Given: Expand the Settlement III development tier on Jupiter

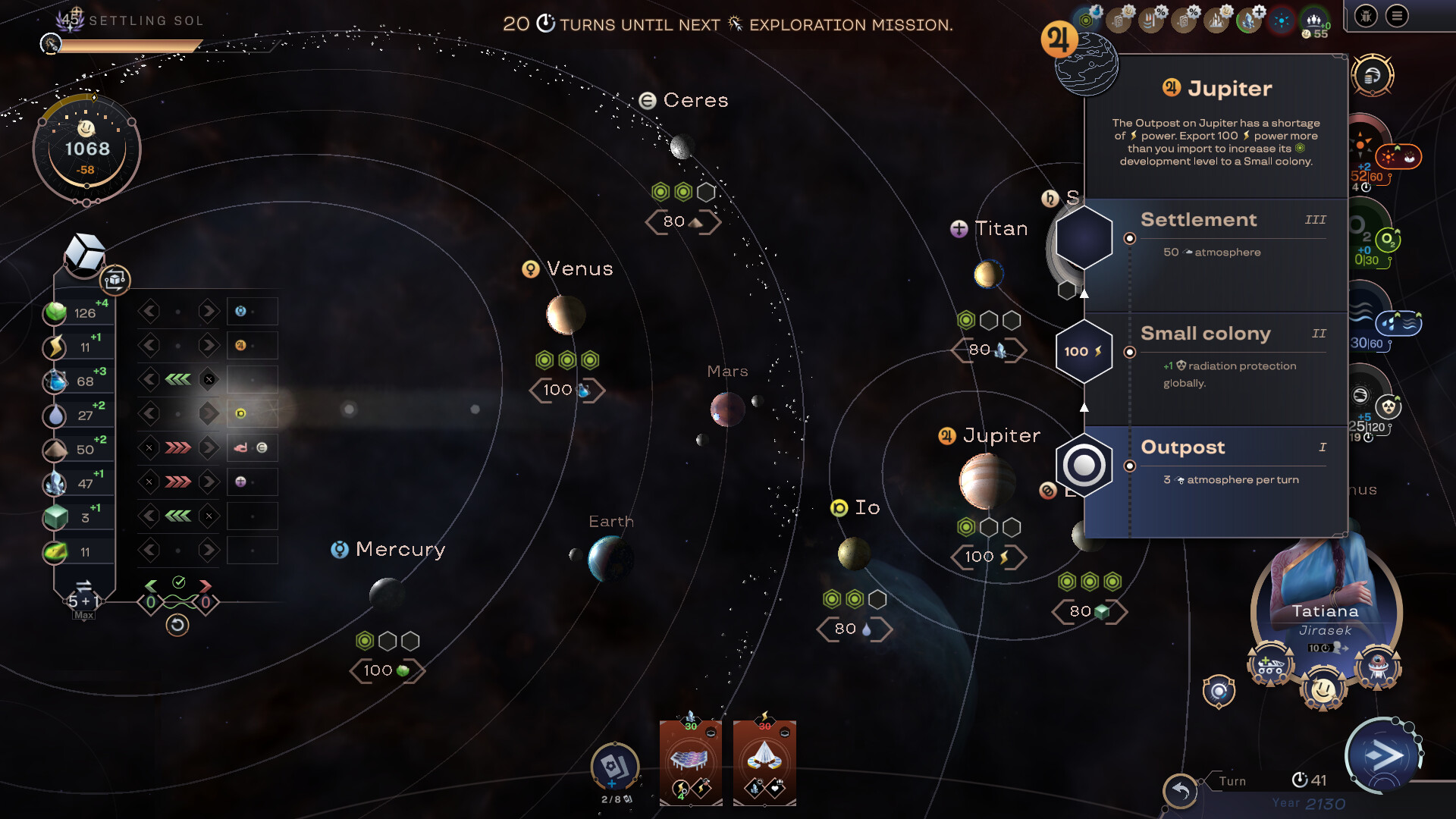Looking at the screenshot, I should [x=1199, y=220].
